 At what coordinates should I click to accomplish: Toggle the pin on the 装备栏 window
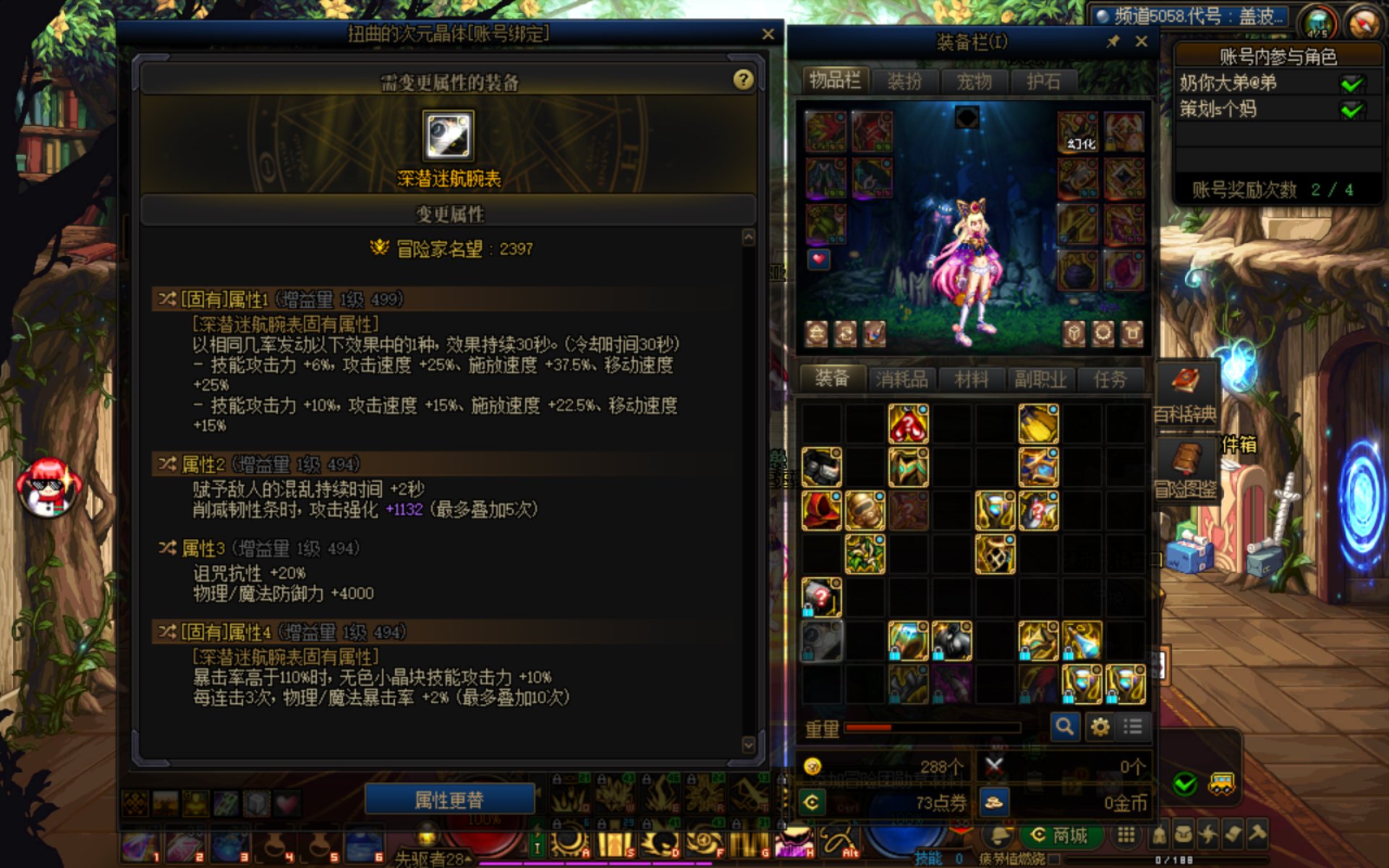tap(1114, 41)
